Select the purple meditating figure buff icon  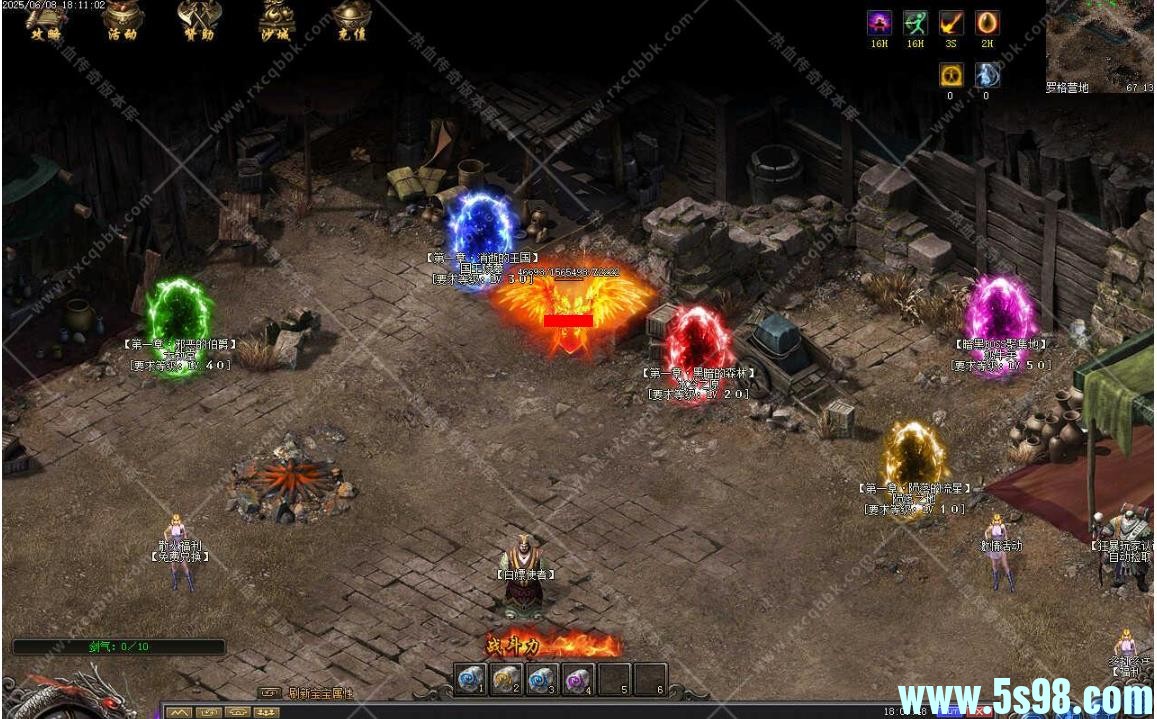click(x=879, y=24)
